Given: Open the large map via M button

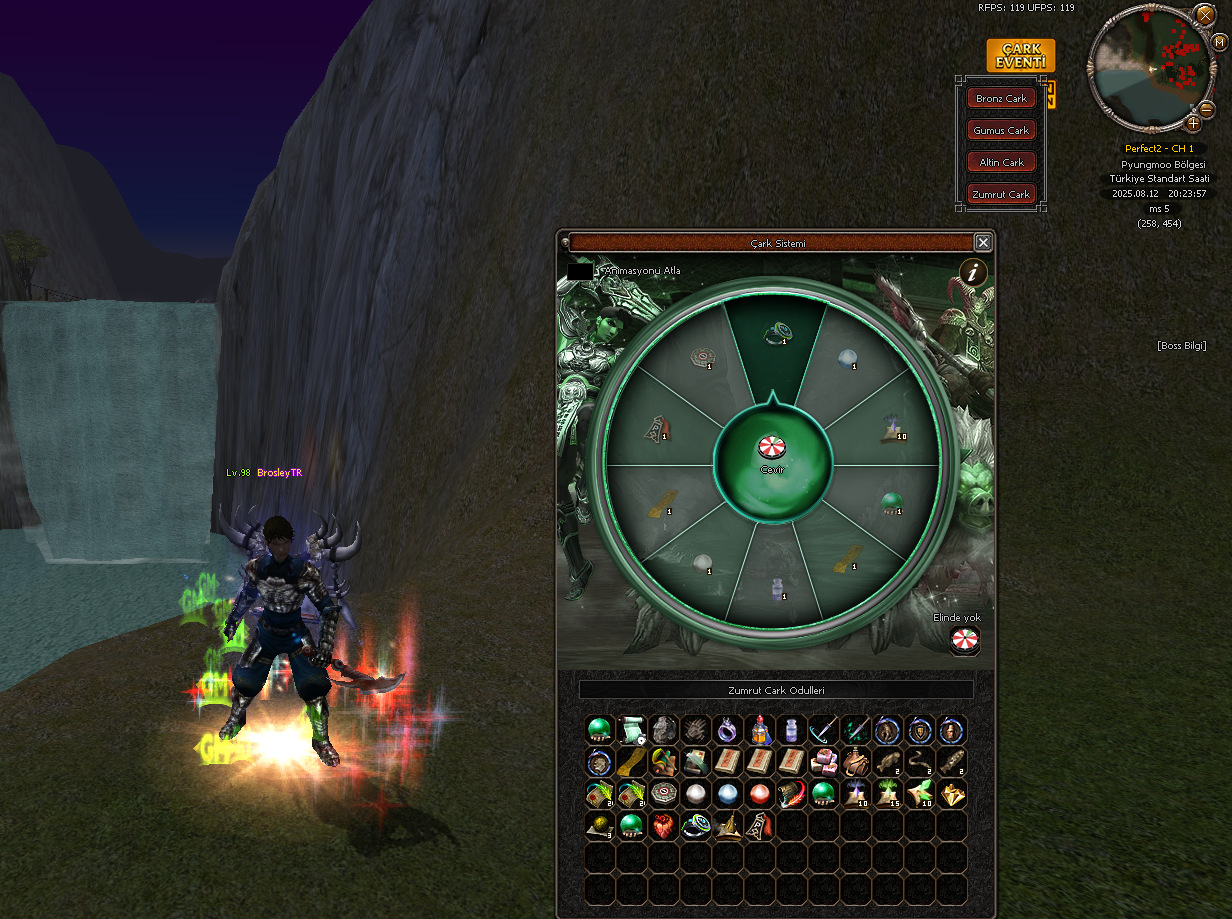Looking at the screenshot, I should (x=1221, y=41).
